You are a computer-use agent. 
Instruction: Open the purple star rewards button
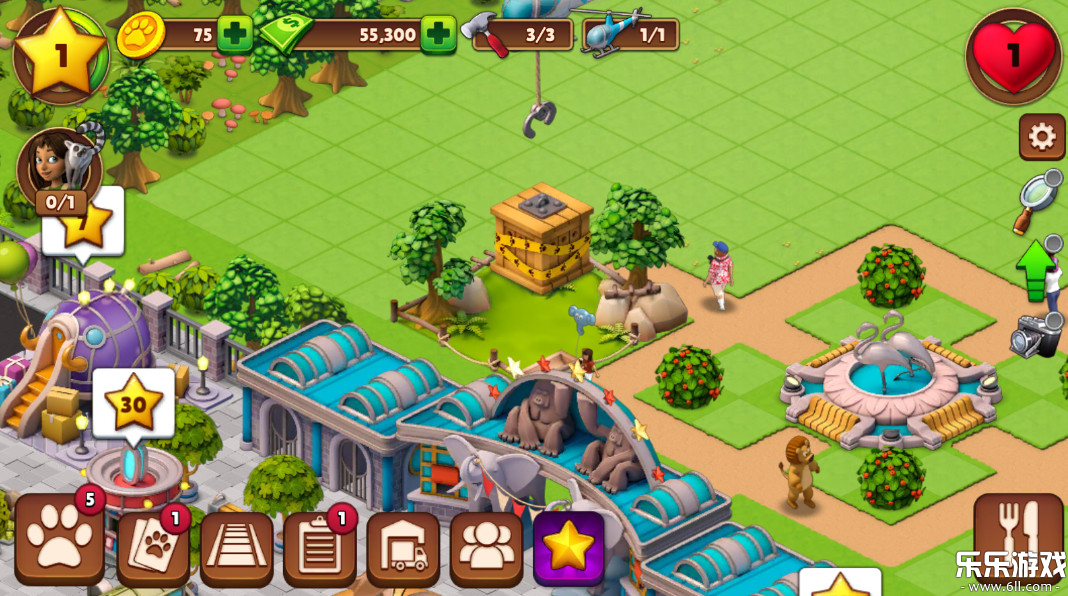click(x=569, y=547)
